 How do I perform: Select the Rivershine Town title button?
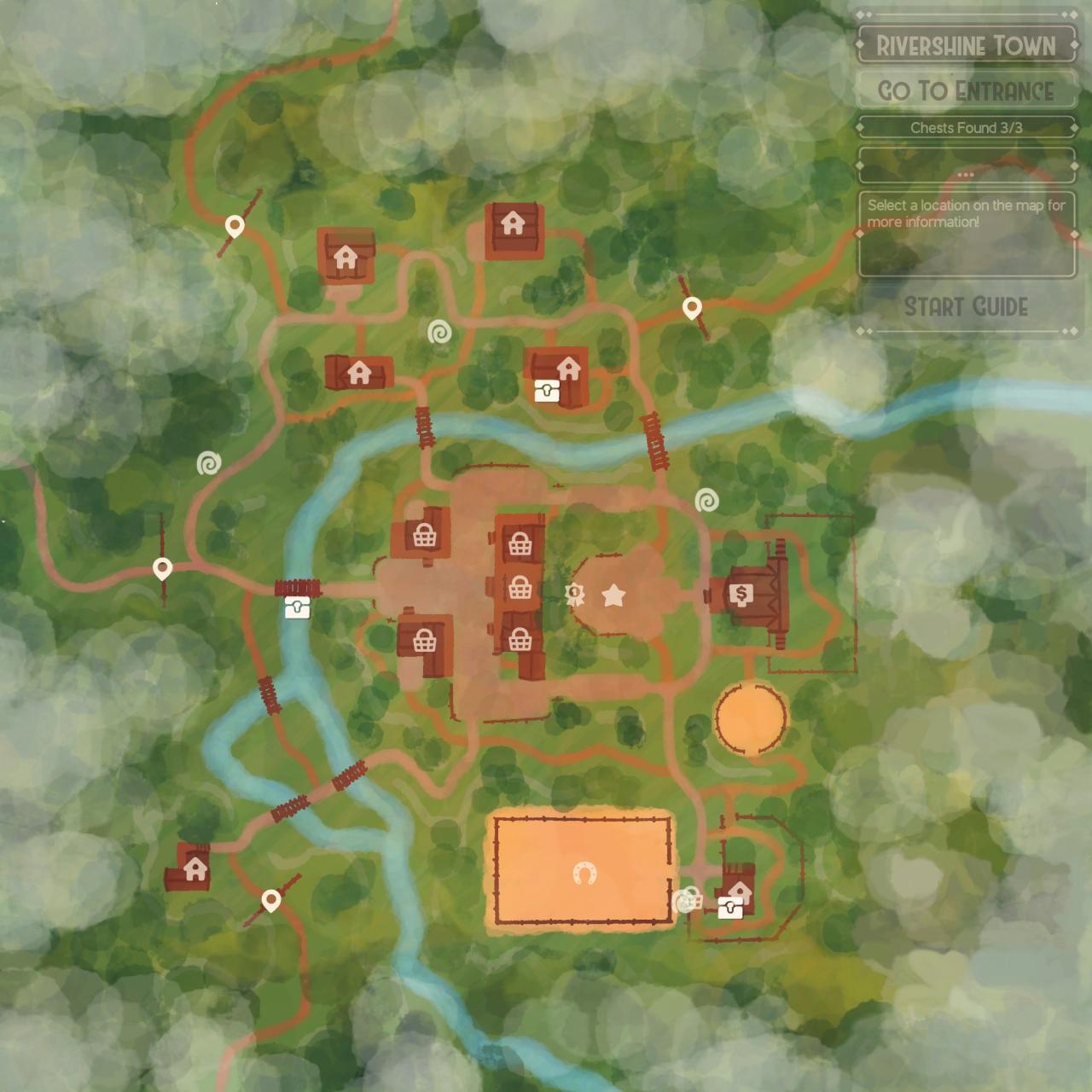(x=966, y=45)
